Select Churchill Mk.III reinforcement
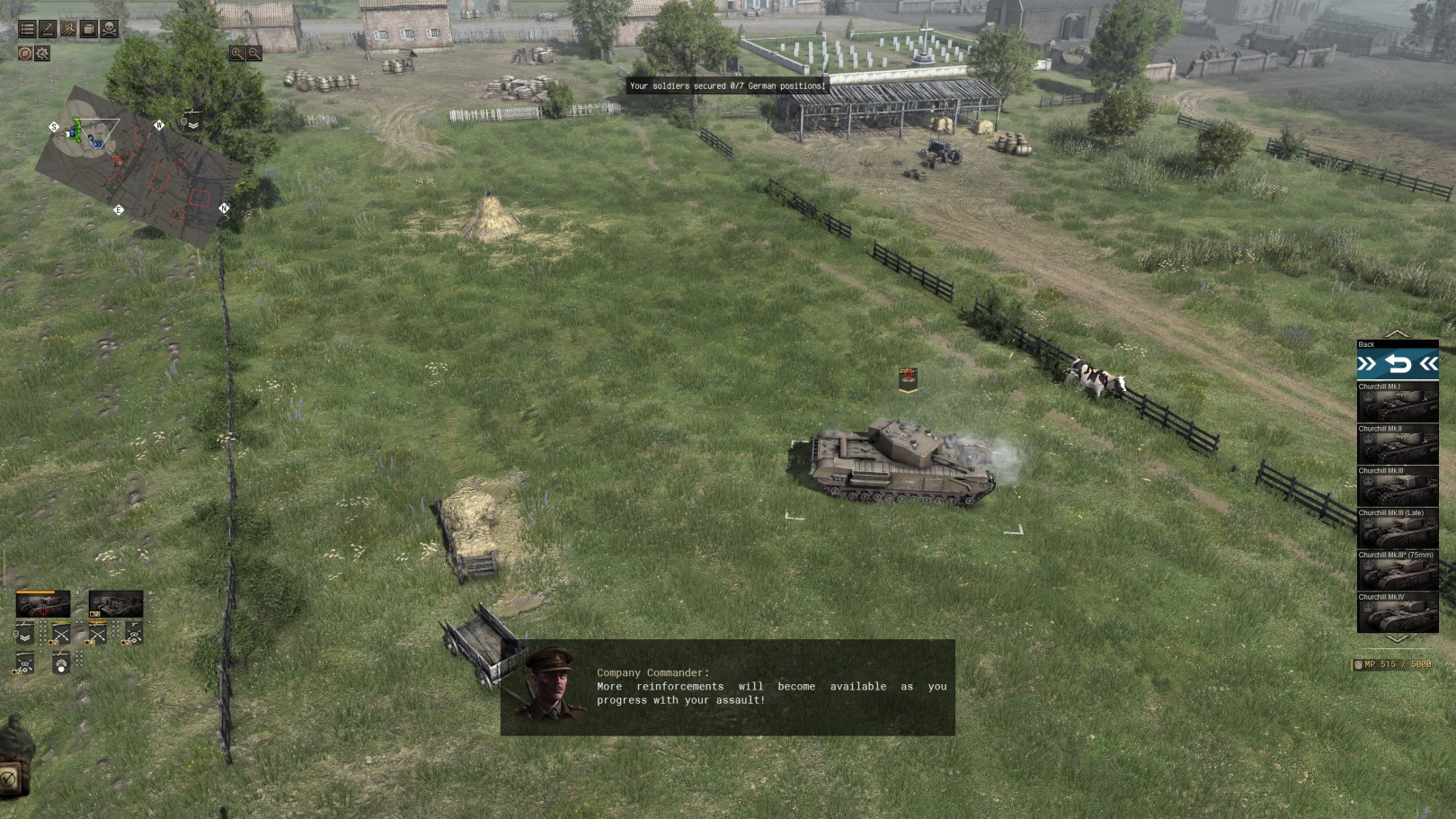This screenshot has height=819, width=1456. point(1398,486)
